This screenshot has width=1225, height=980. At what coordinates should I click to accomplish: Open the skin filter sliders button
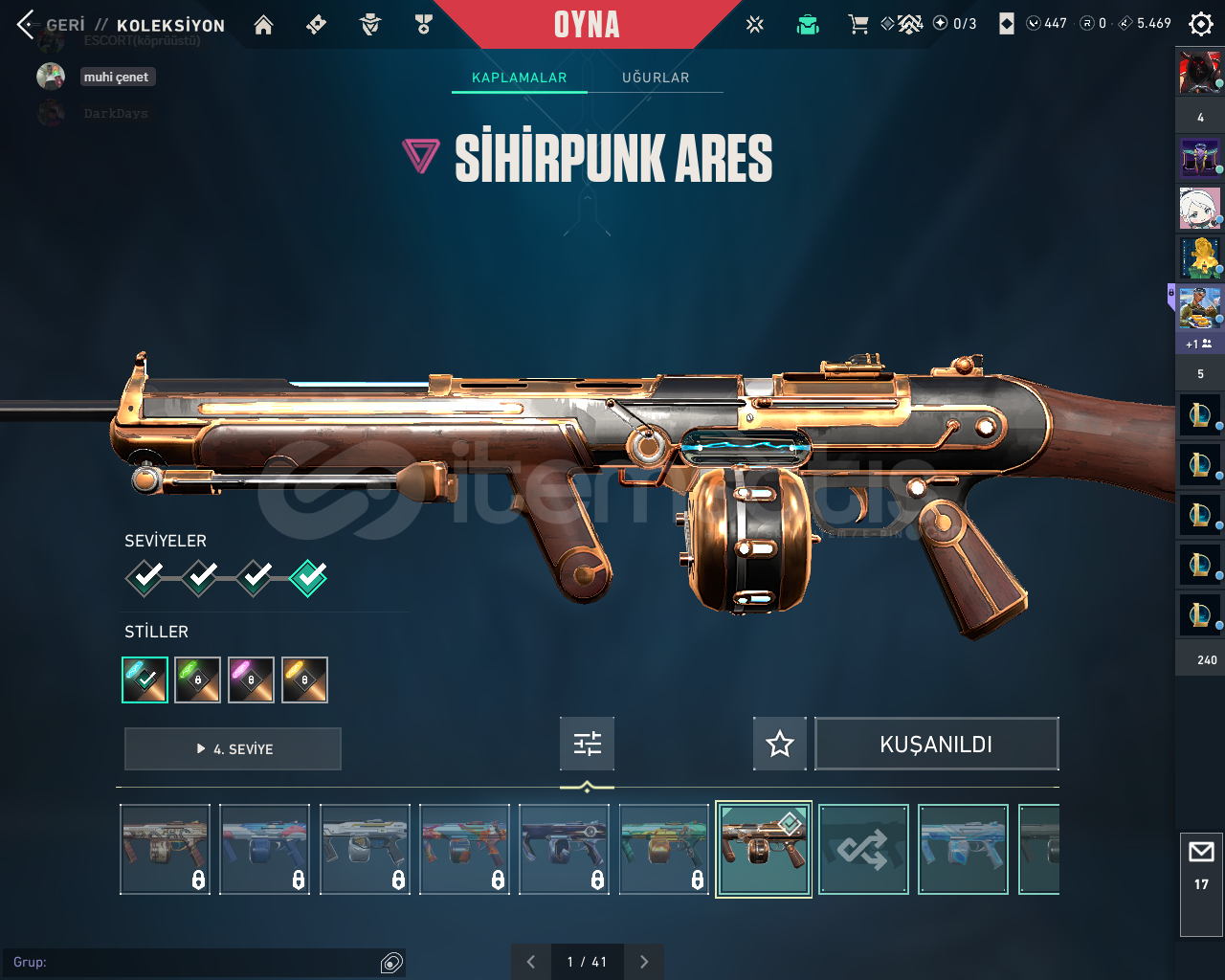pos(587,744)
